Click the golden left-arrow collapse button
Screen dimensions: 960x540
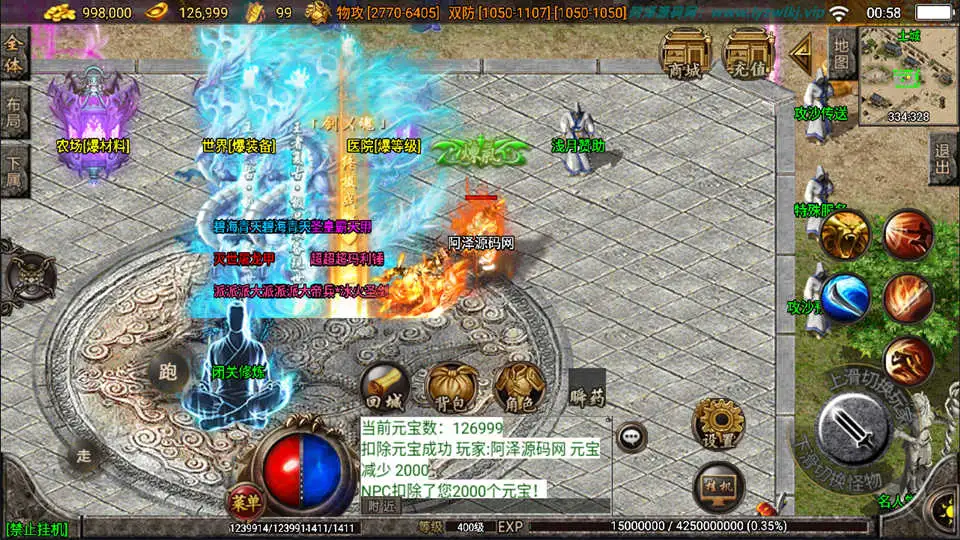coord(800,54)
